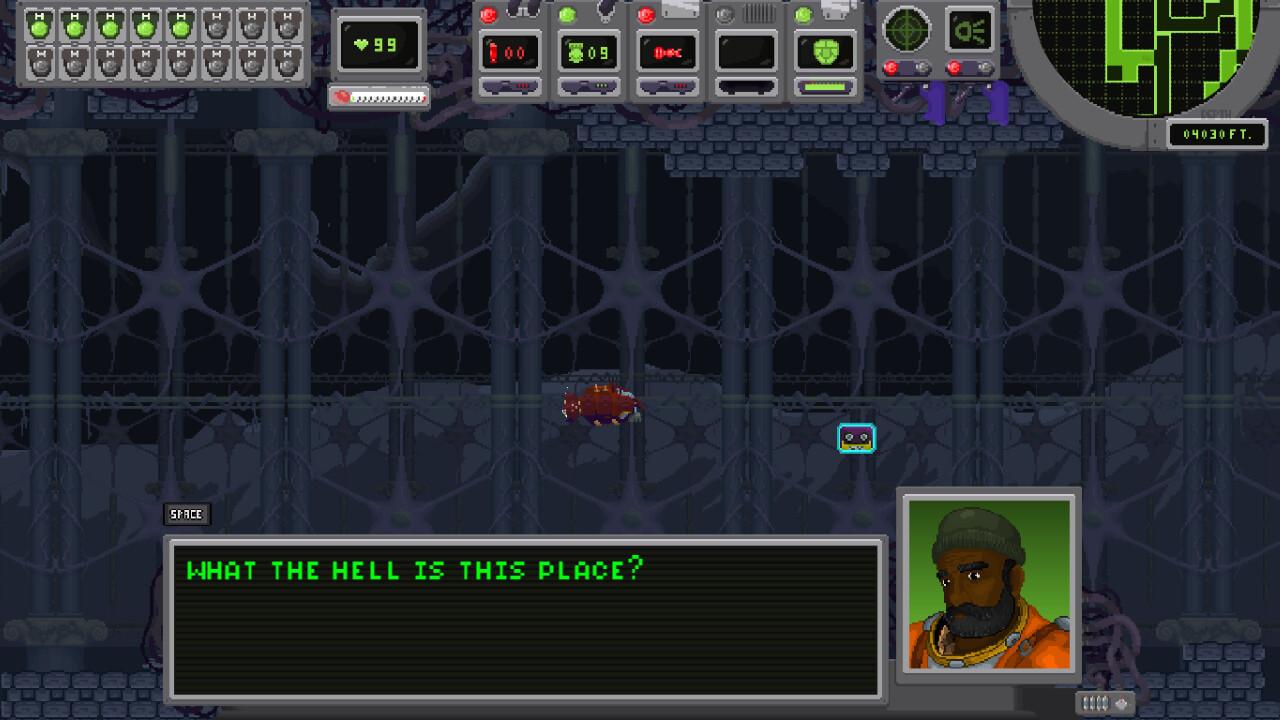Select the bomb slot with count 09

click(590, 50)
